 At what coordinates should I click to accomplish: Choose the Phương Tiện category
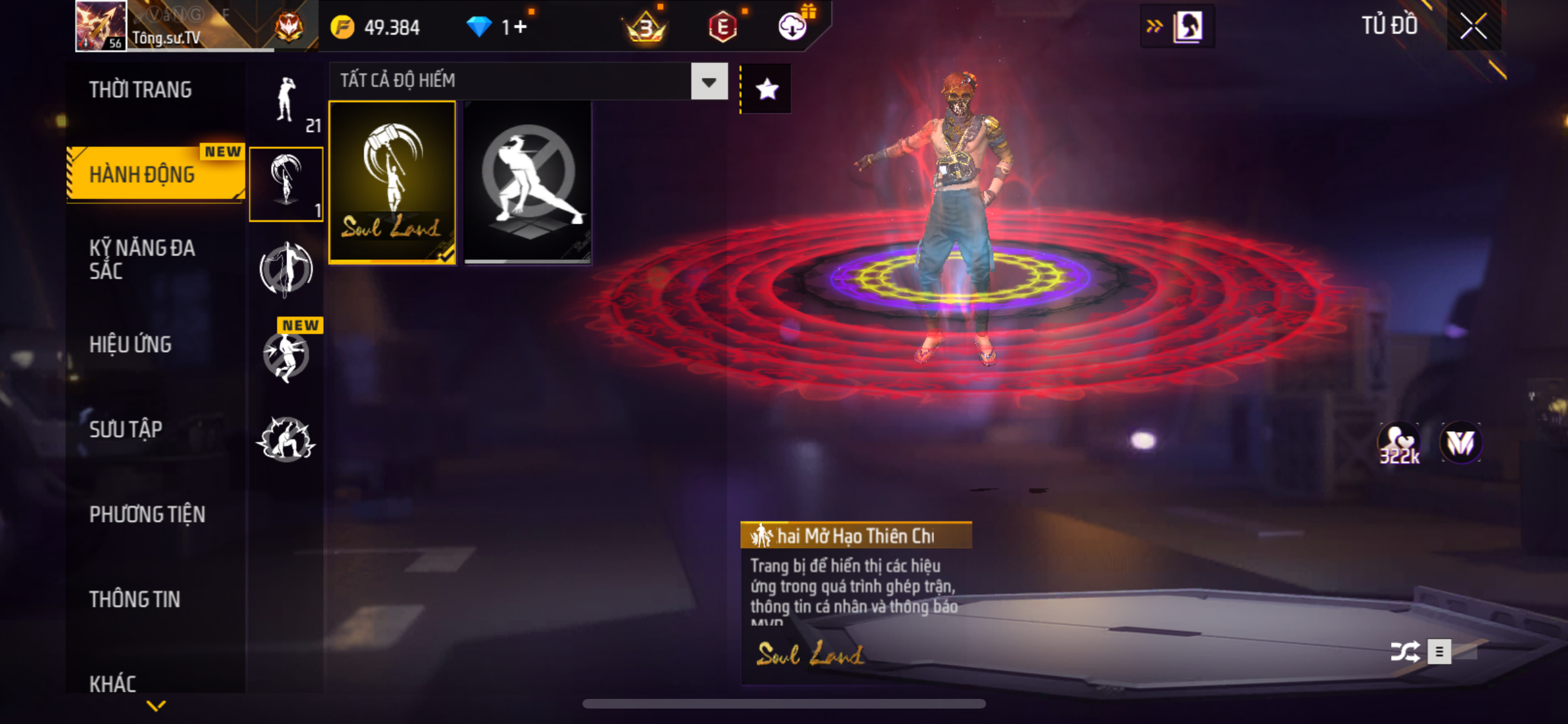pos(147,514)
